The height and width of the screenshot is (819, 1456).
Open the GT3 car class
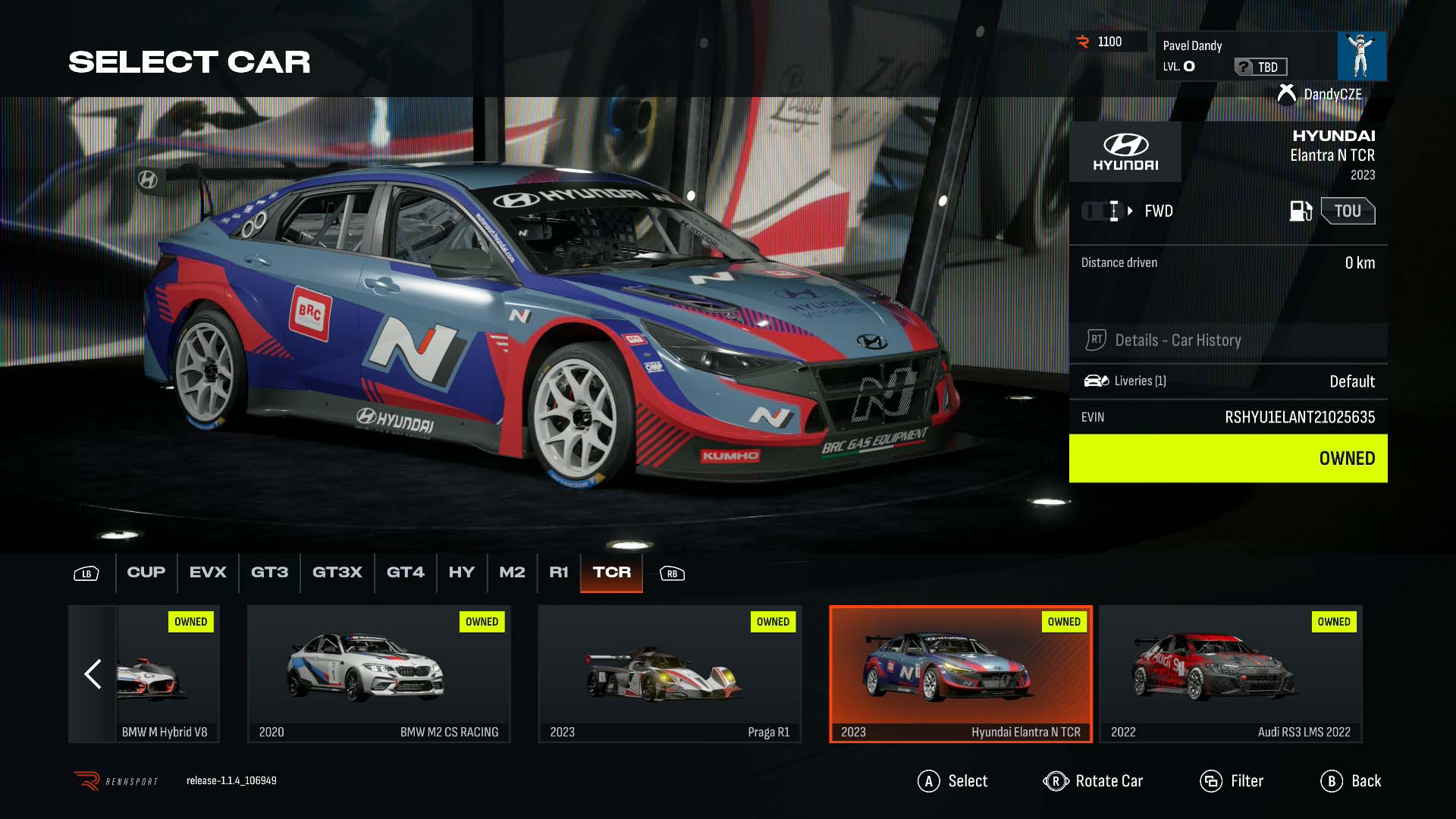point(269,573)
